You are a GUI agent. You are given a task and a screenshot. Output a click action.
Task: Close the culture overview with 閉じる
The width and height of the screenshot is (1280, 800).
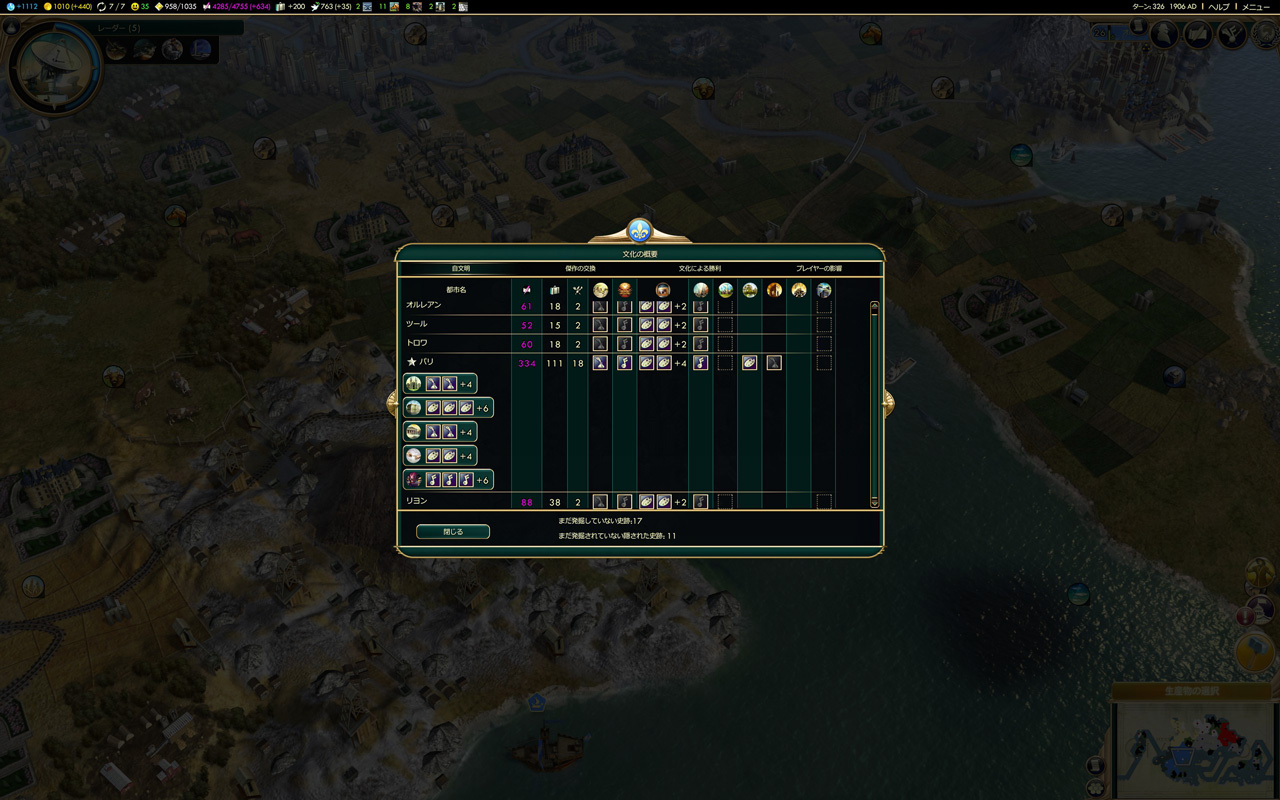pos(453,532)
